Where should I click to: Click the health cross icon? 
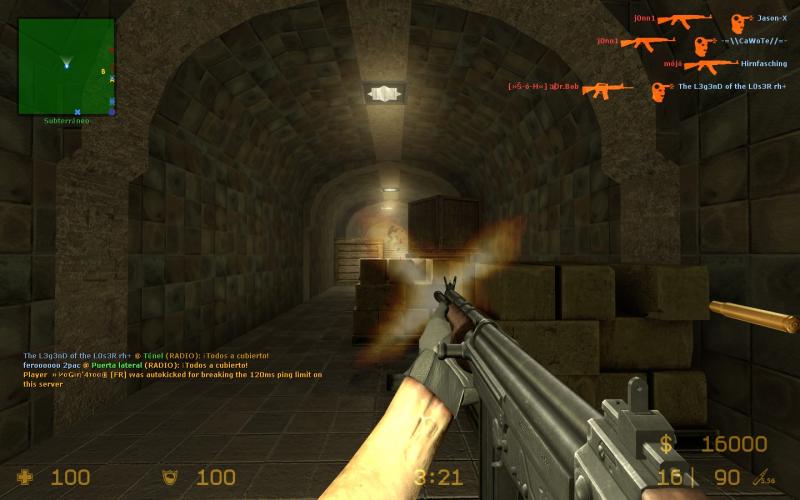click(25, 477)
